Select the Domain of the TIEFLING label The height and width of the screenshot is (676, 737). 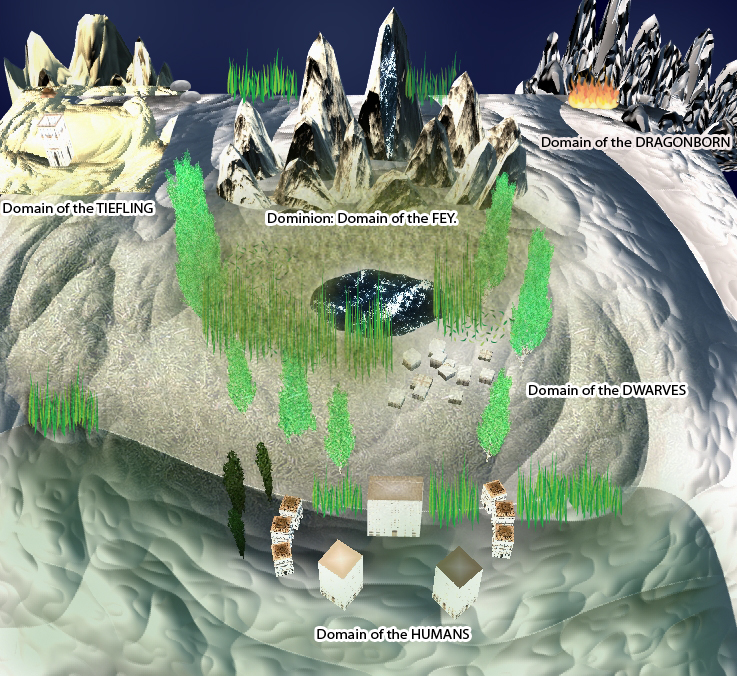coord(78,208)
